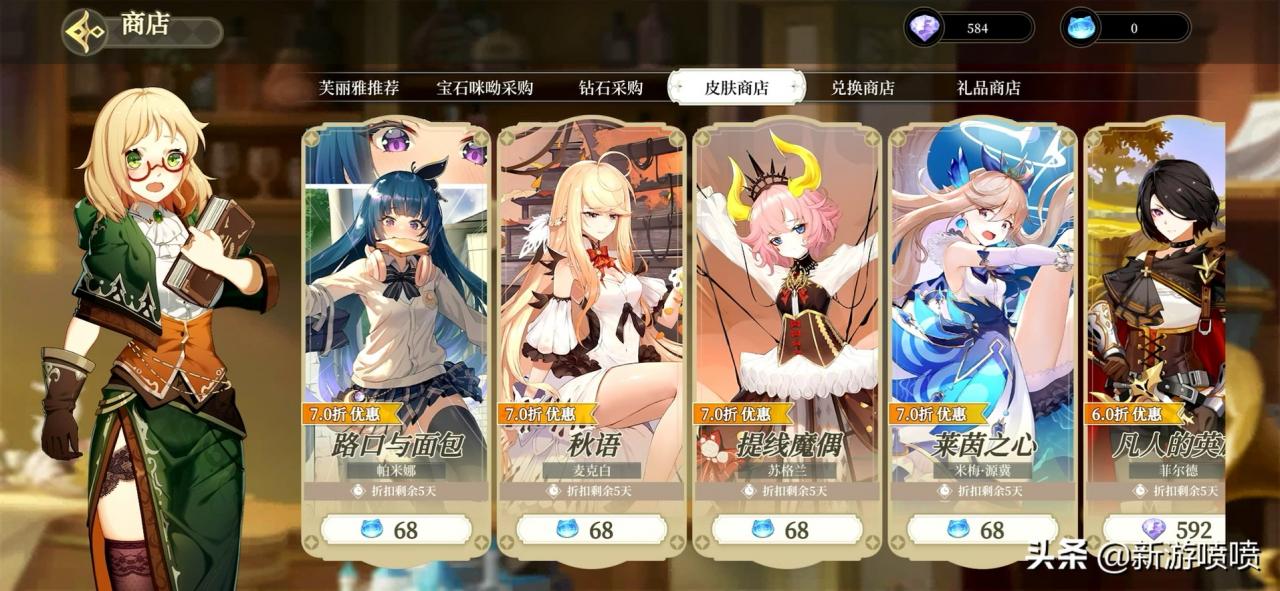Show the 礼品商店 tab
This screenshot has width=1280, height=591.
click(988, 88)
